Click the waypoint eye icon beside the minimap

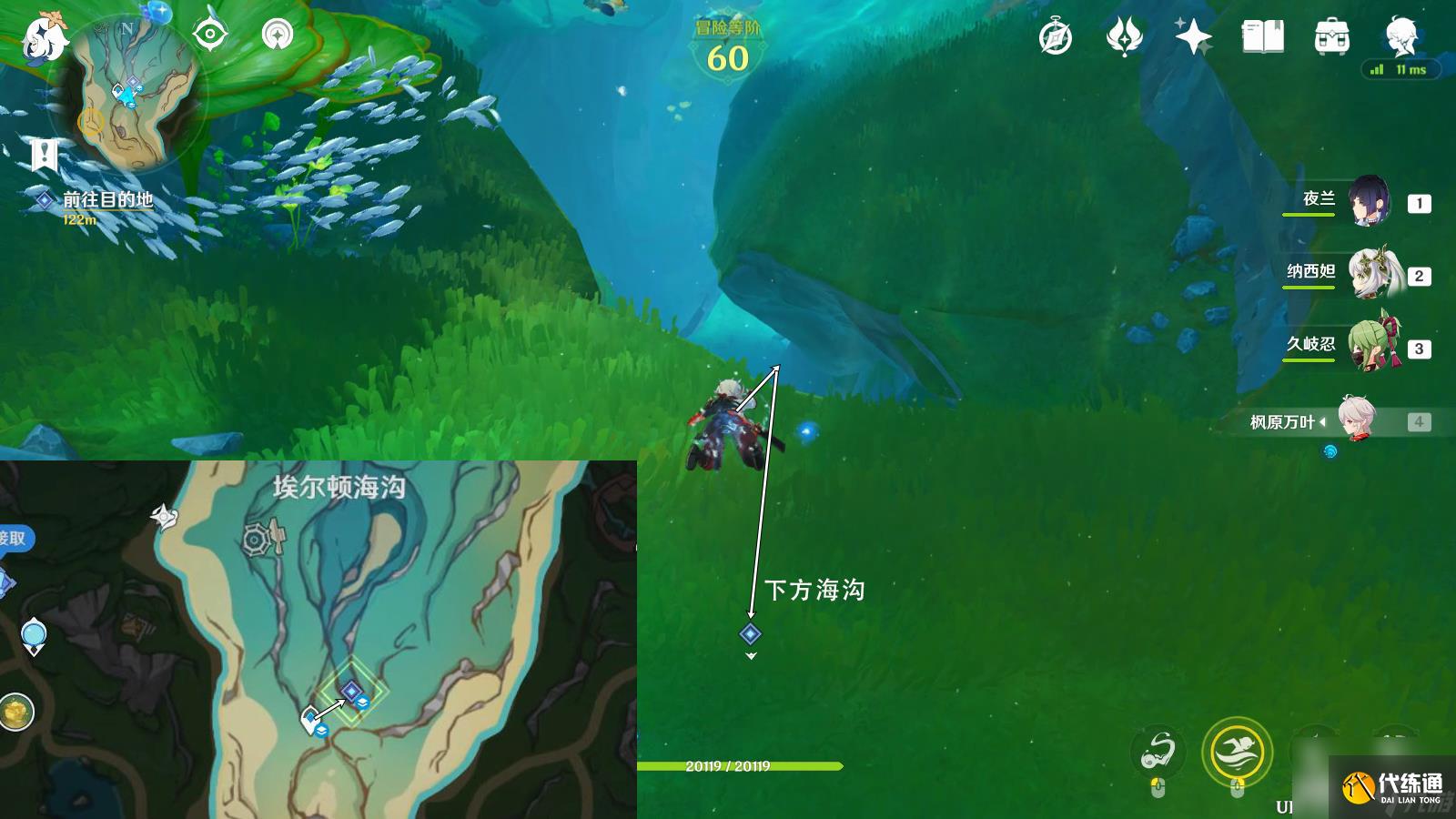(210, 34)
